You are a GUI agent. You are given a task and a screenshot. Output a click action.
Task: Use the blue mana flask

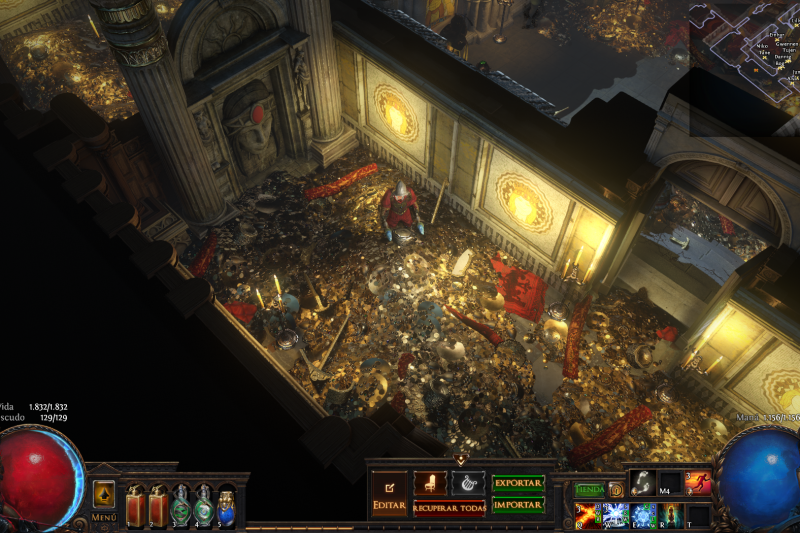(227, 505)
